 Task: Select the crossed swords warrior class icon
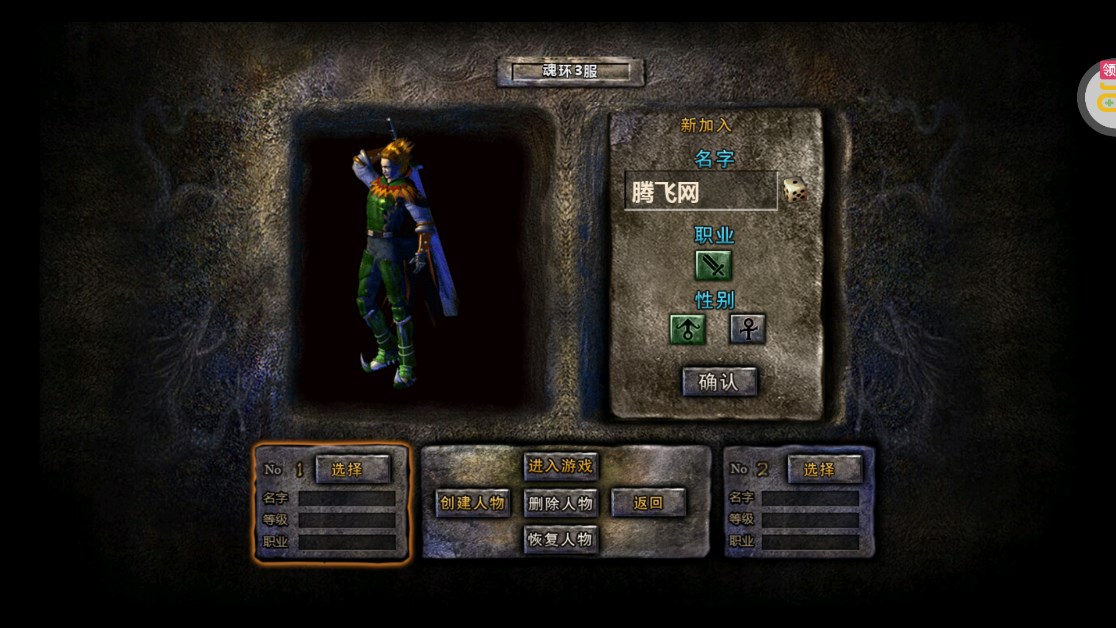[x=714, y=265]
